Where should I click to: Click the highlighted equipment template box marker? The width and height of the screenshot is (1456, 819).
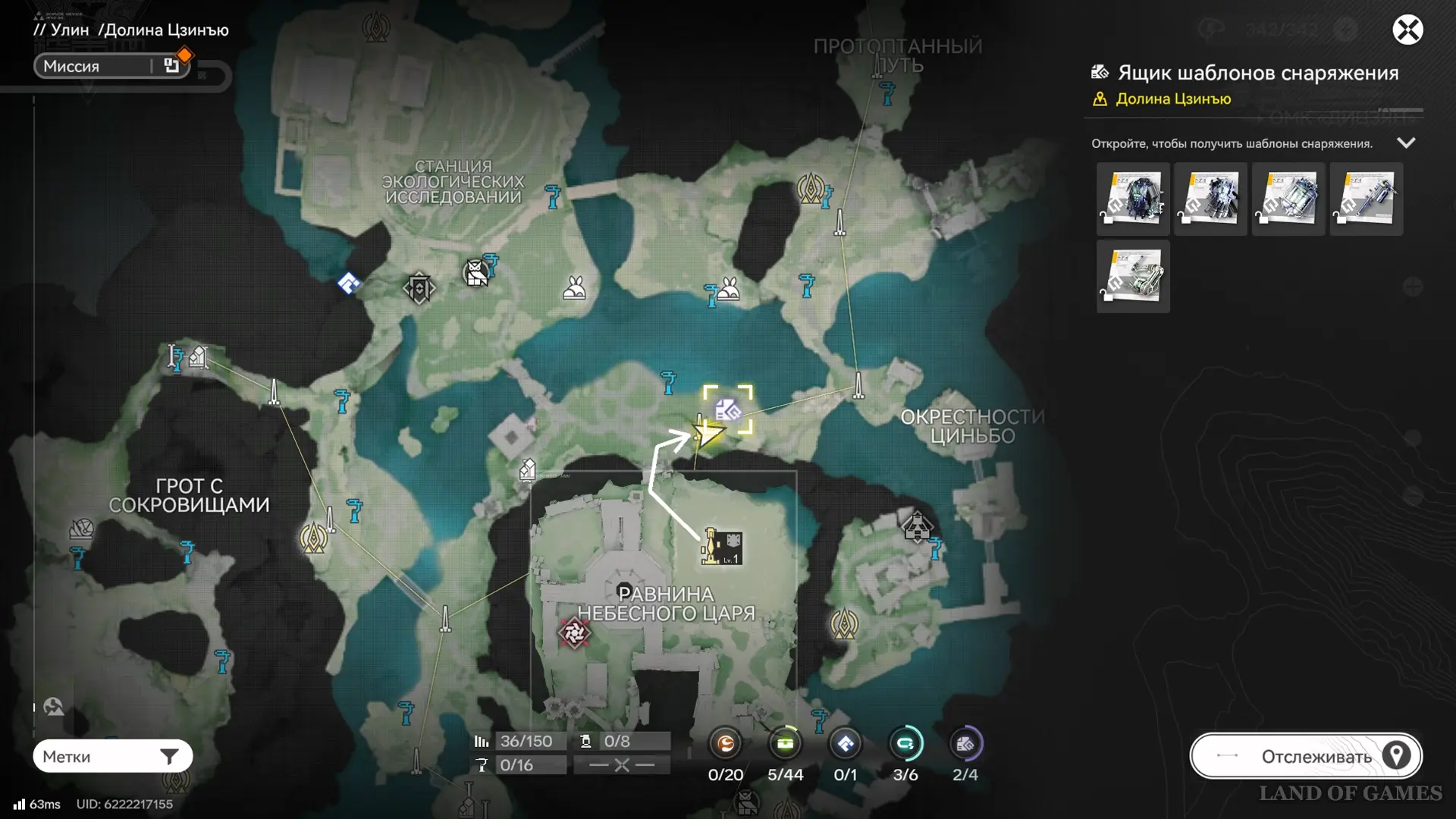(728, 410)
